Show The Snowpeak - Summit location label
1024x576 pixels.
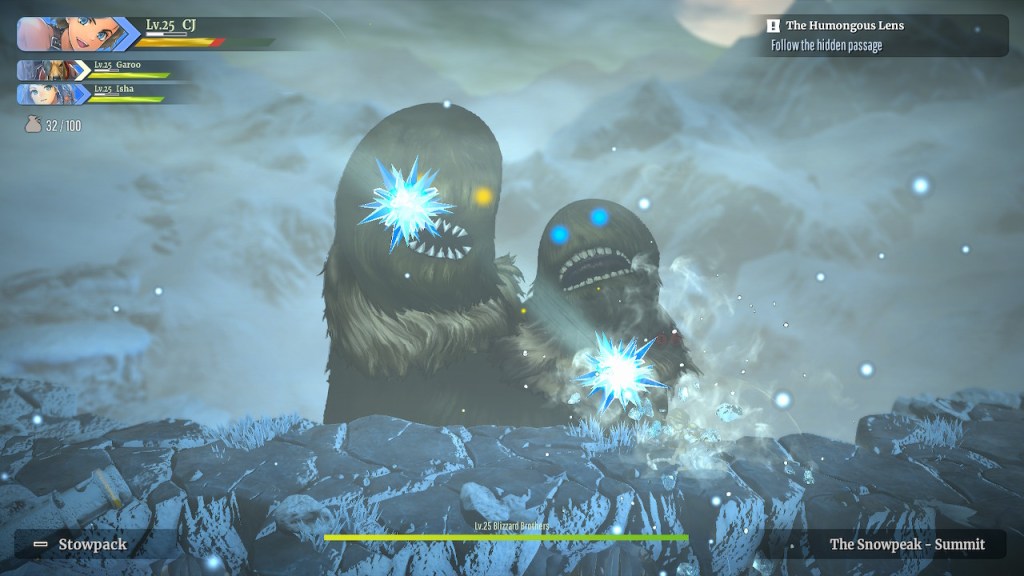click(x=906, y=544)
